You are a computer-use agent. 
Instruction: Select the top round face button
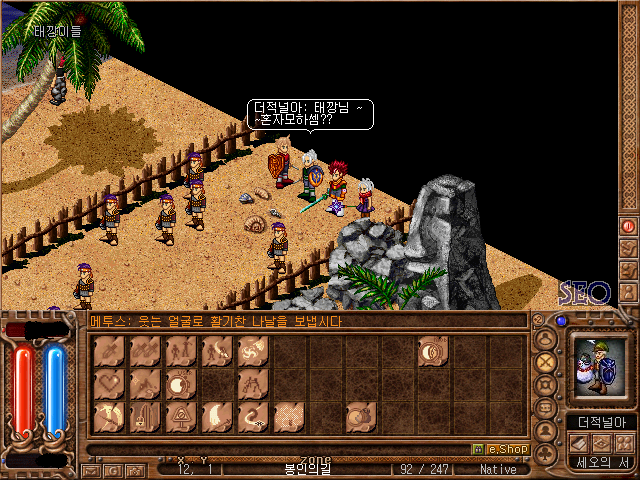[x=546, y=339]
